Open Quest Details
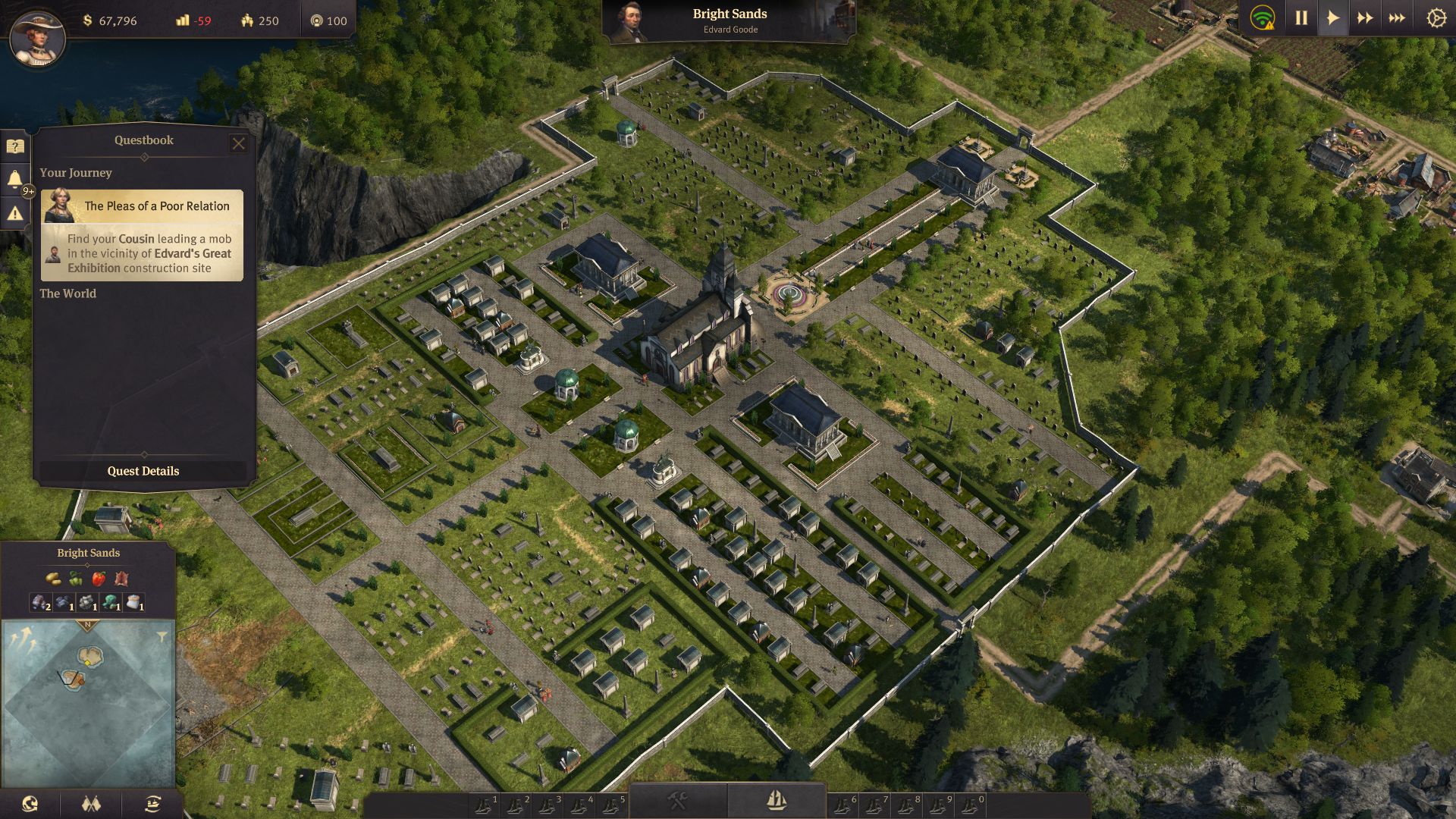Screen dimensions: 1456x819 [x=143, y=471]
